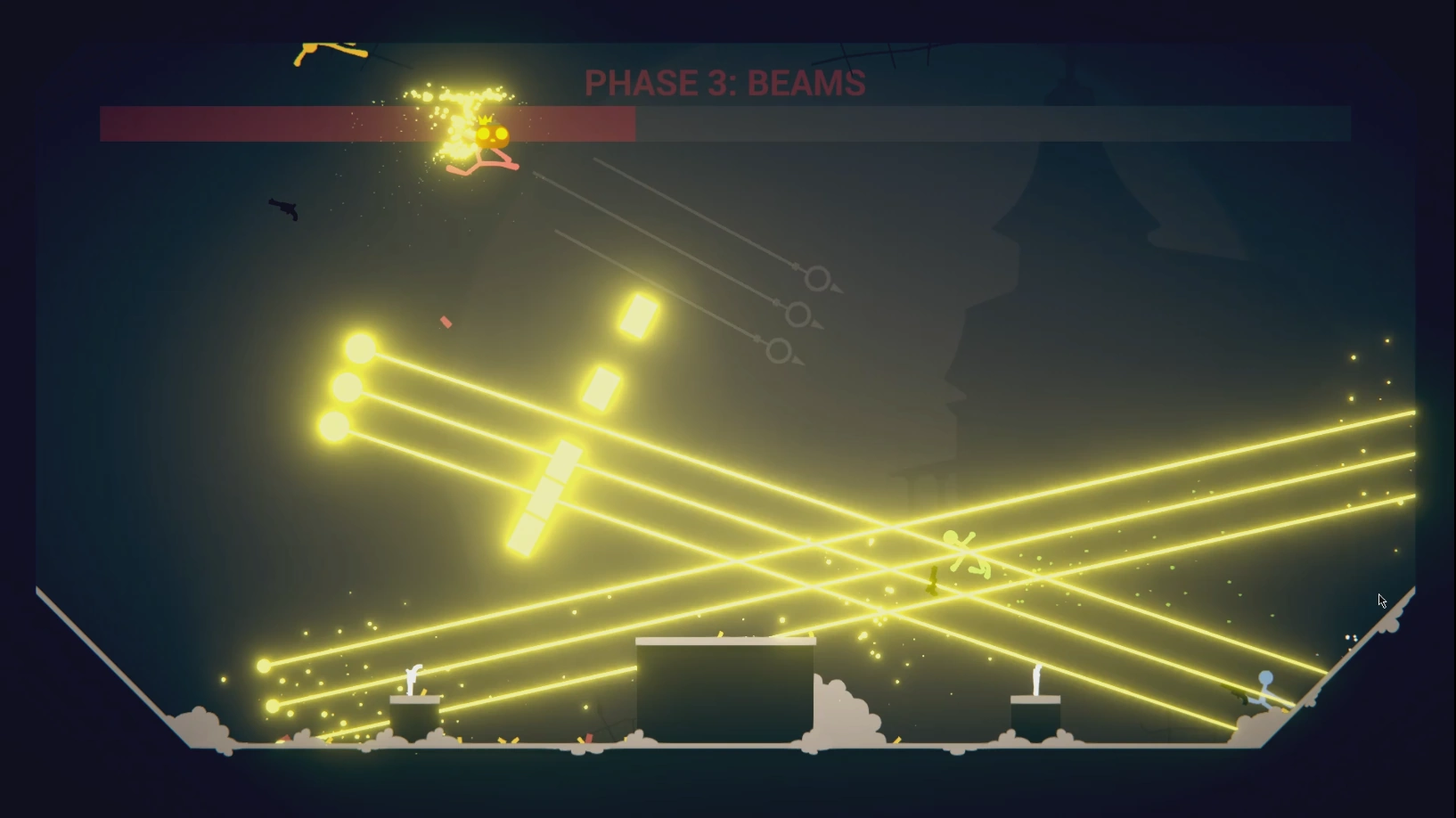Image resolution: width=1456 pixels, height=818 pixels.
Task: Click the PHASE 3: BEAMS title text
Action: (x=724, y=82)
